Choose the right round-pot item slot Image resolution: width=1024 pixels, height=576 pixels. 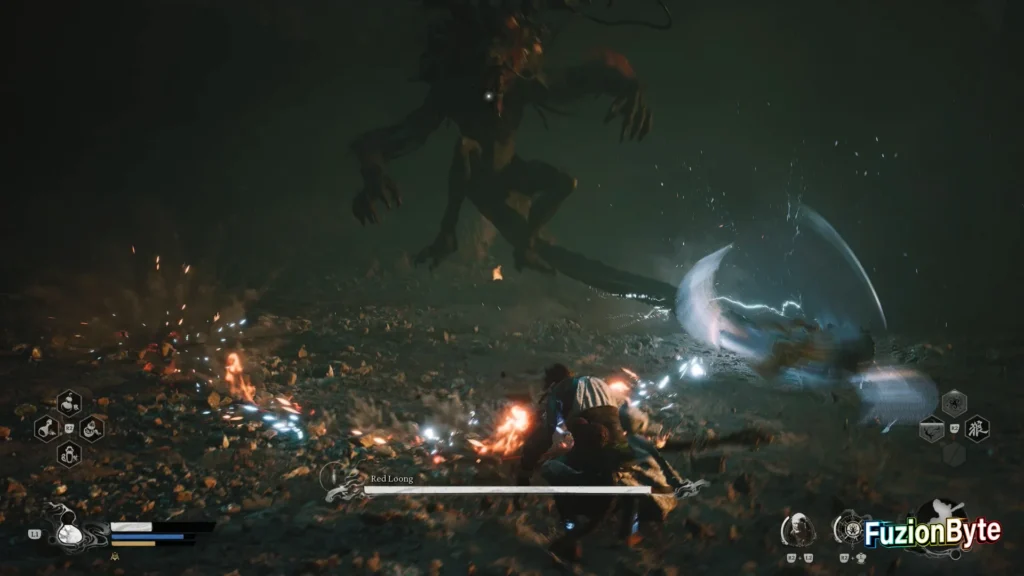92,429
